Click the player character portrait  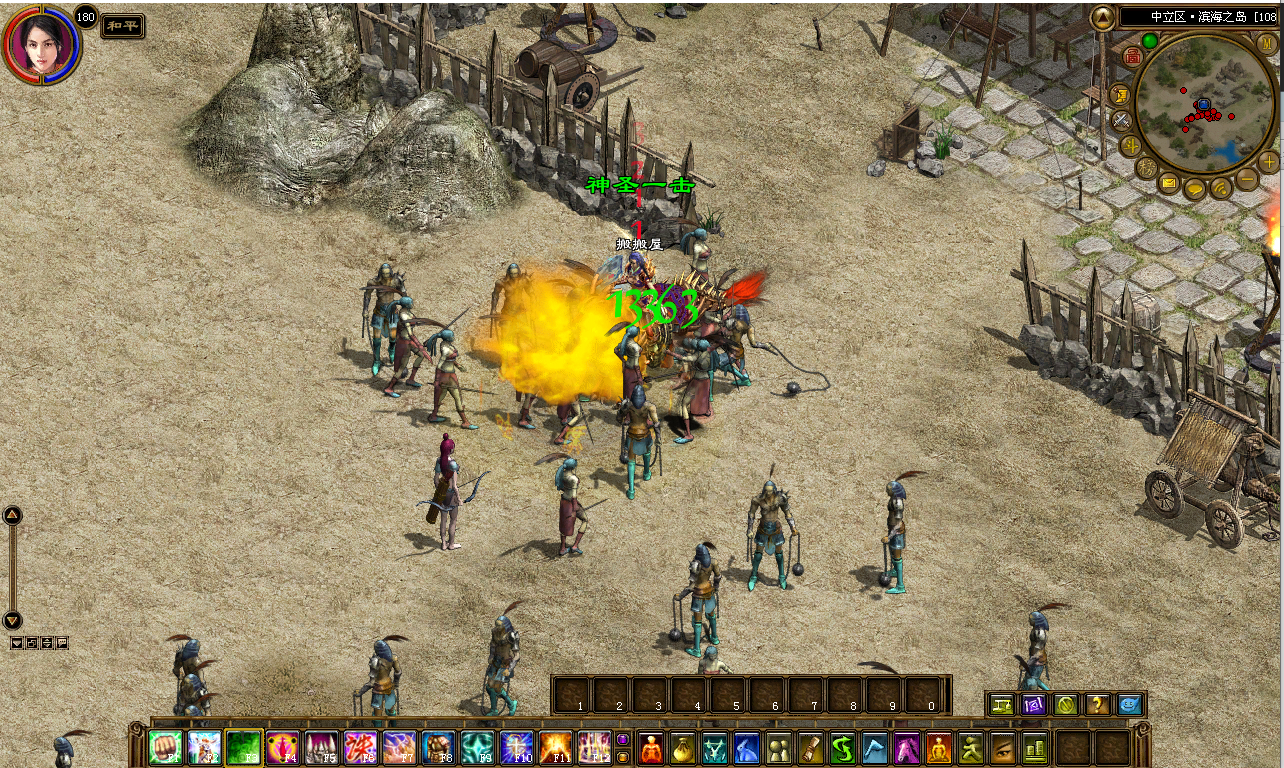(x=41, y=44)
